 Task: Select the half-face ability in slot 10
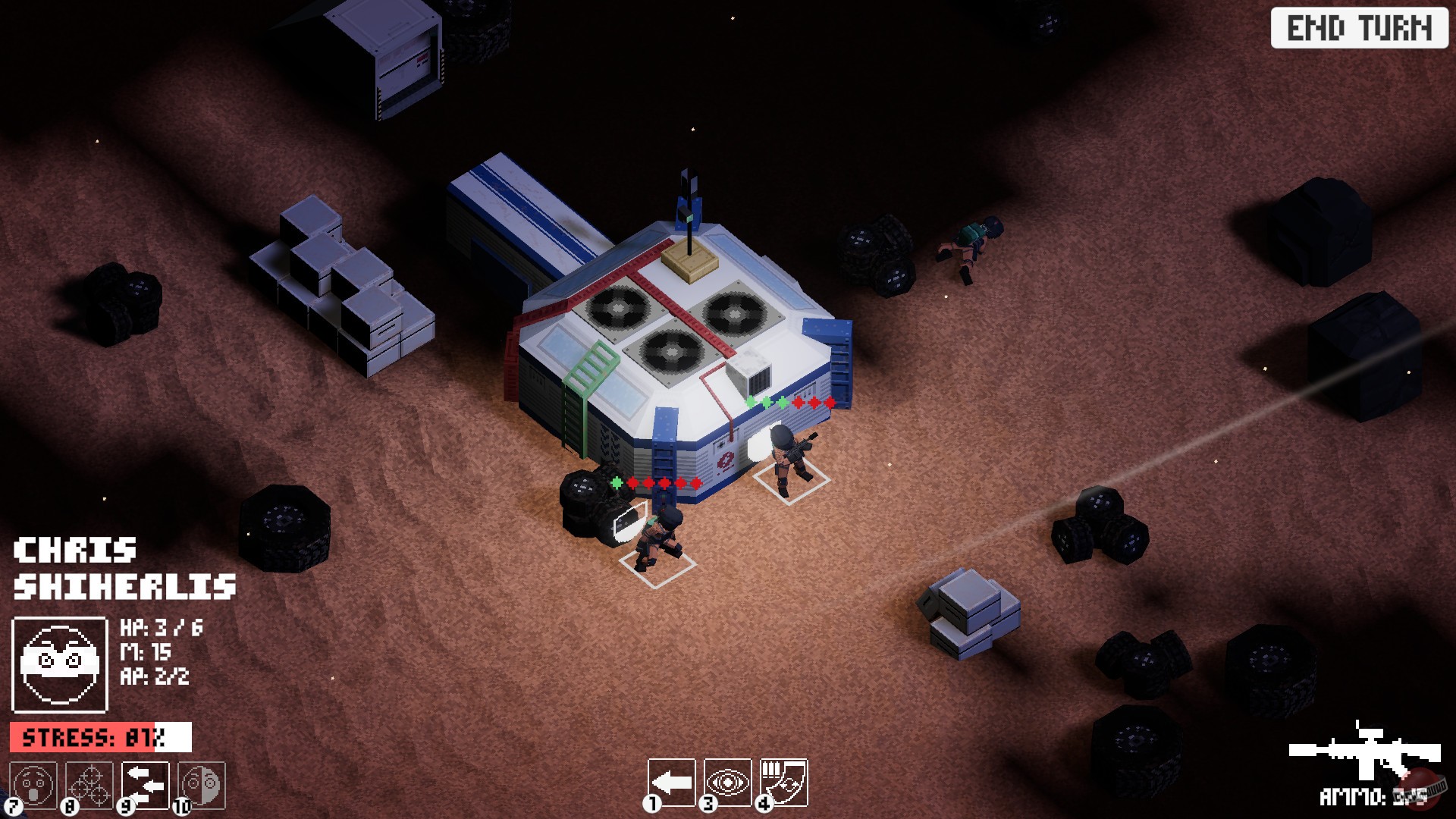(201, 786)
